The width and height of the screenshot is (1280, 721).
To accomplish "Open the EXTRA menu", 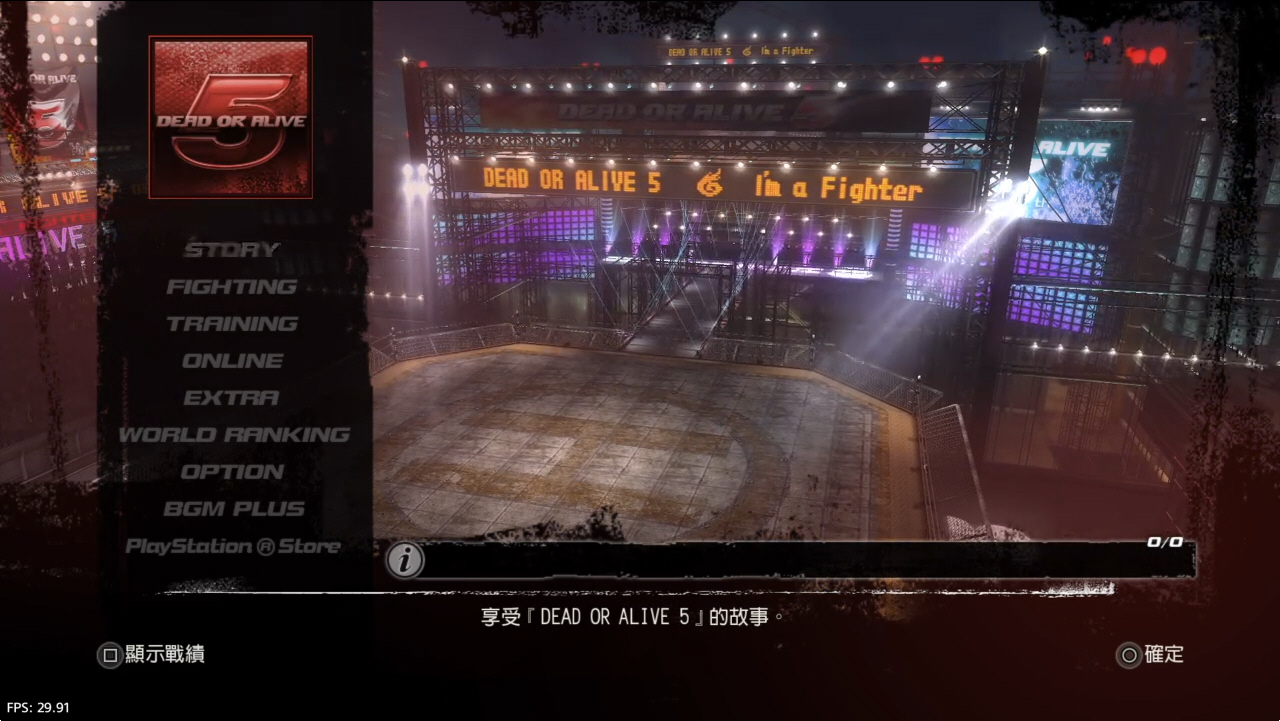I will pyautogui.click(x=232, y=398).
